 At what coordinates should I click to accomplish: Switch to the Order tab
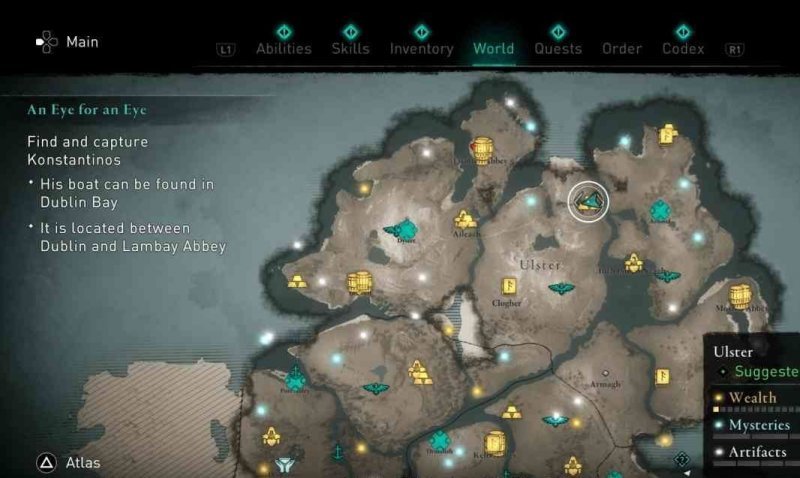(622, 48)
